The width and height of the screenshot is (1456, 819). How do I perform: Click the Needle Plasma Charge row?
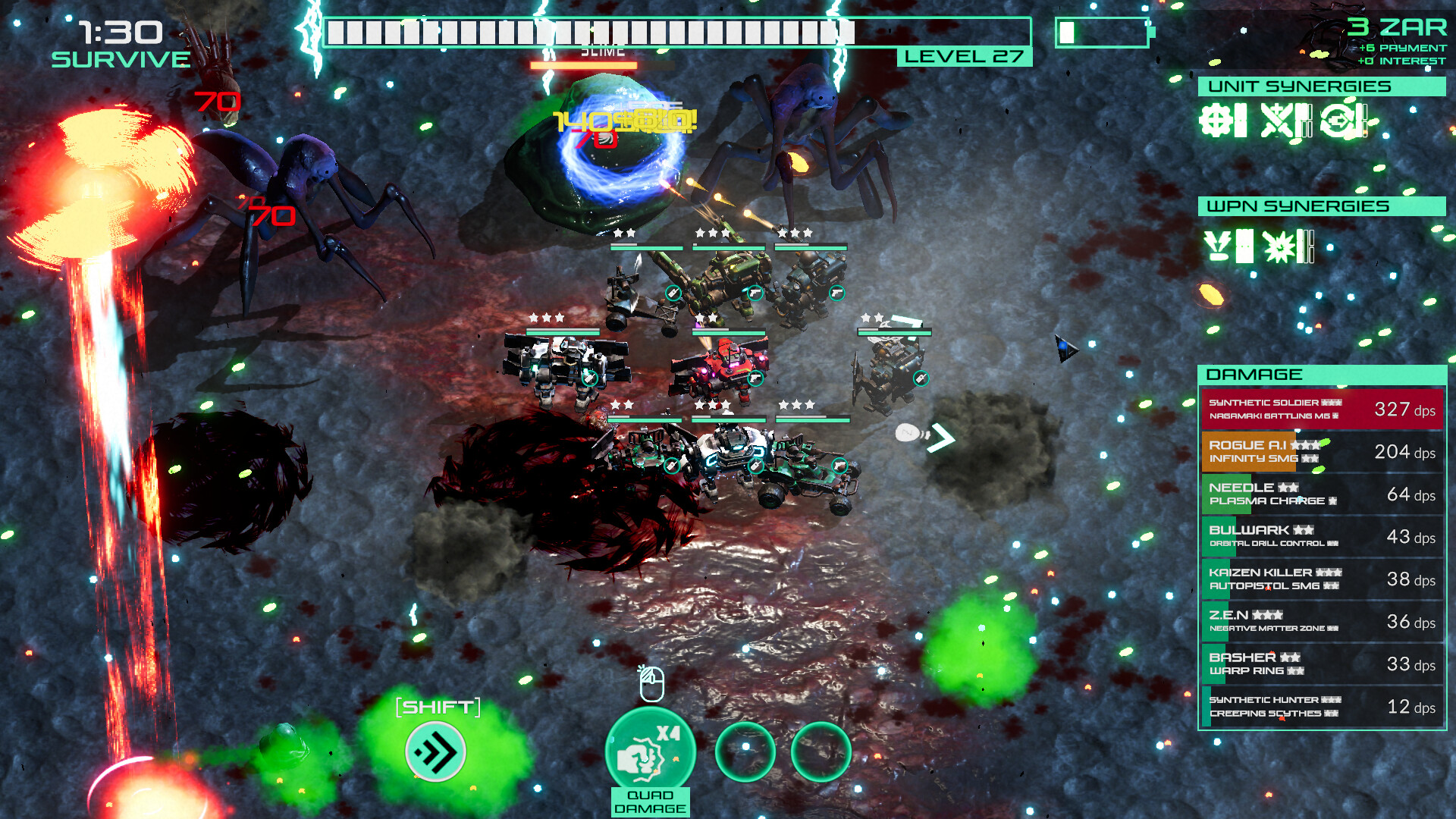(x=1322, y=494)
